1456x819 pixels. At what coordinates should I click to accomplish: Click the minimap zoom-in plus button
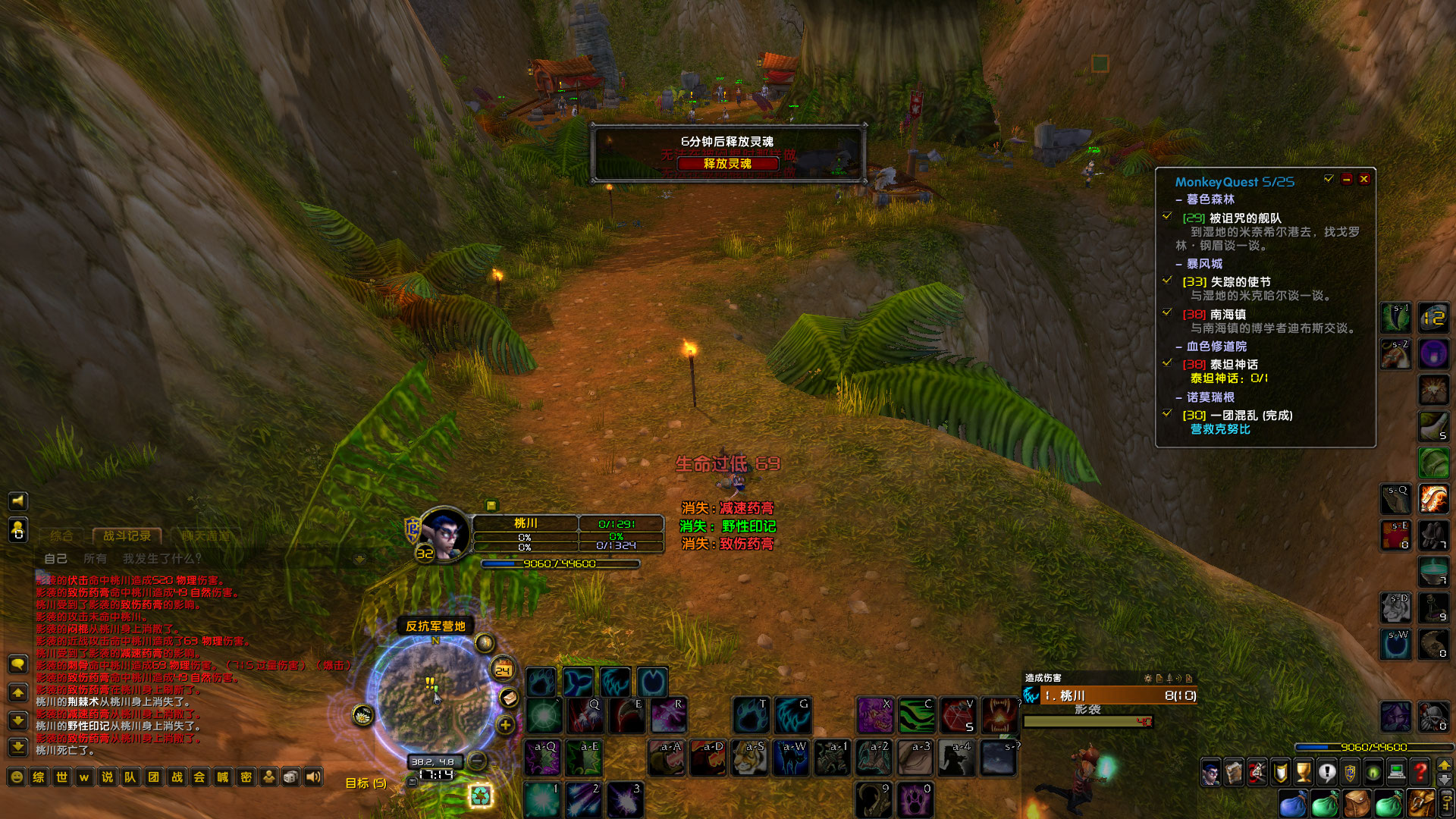pyautogui.click(x=505, y=726)
